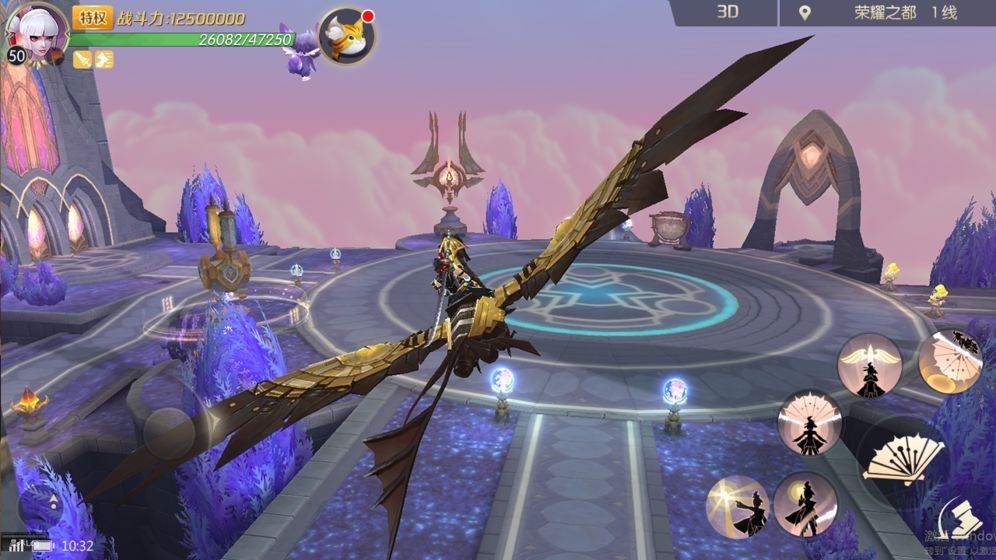Tap the 特权 privilege badge
The height and width of the screenshot is (560, 996).
(92, 17)
